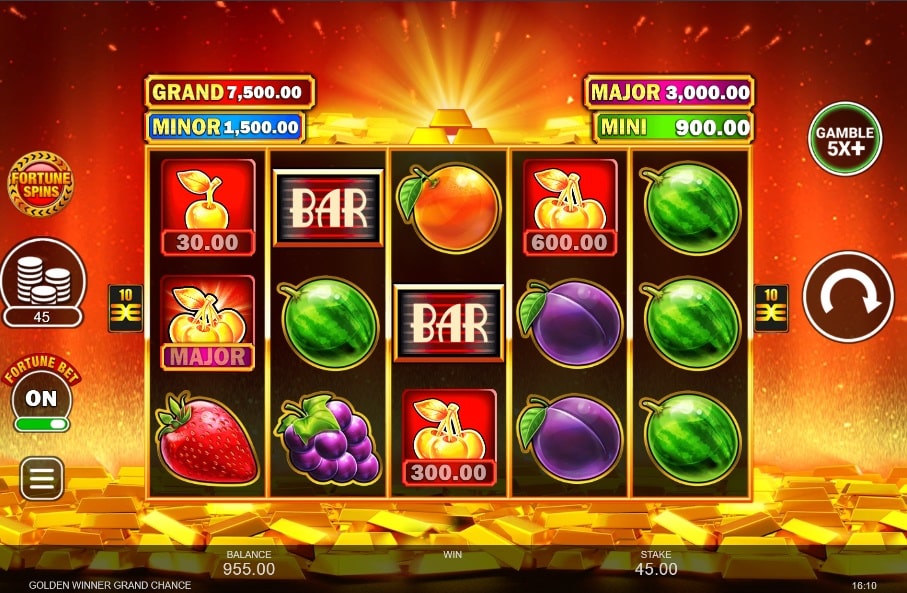Open the Fortune Spins feature

pyautogui.click(x=41, y=183)
